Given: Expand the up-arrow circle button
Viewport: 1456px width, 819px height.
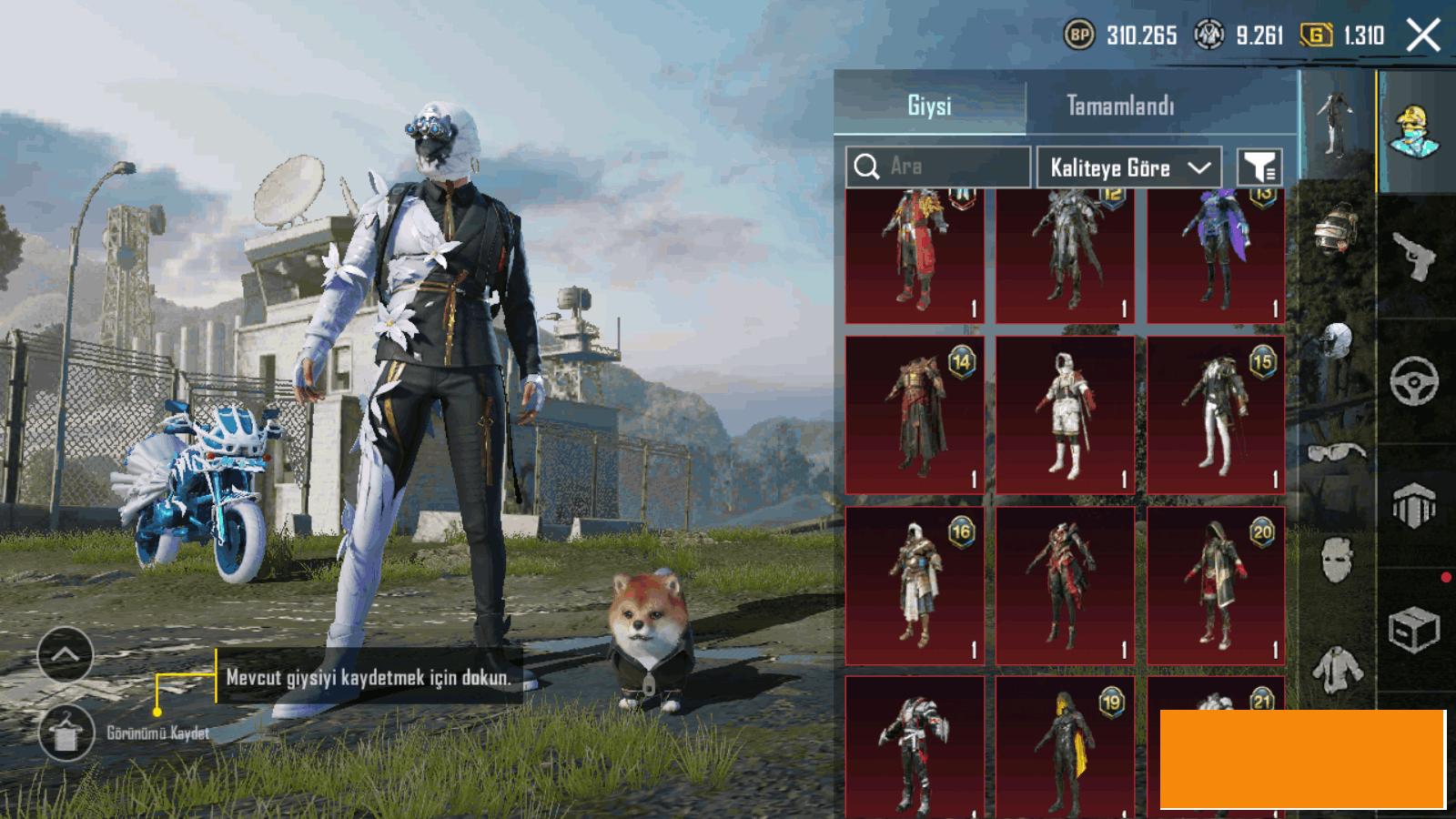Looking at the screenshot, I should pos(66,654).
